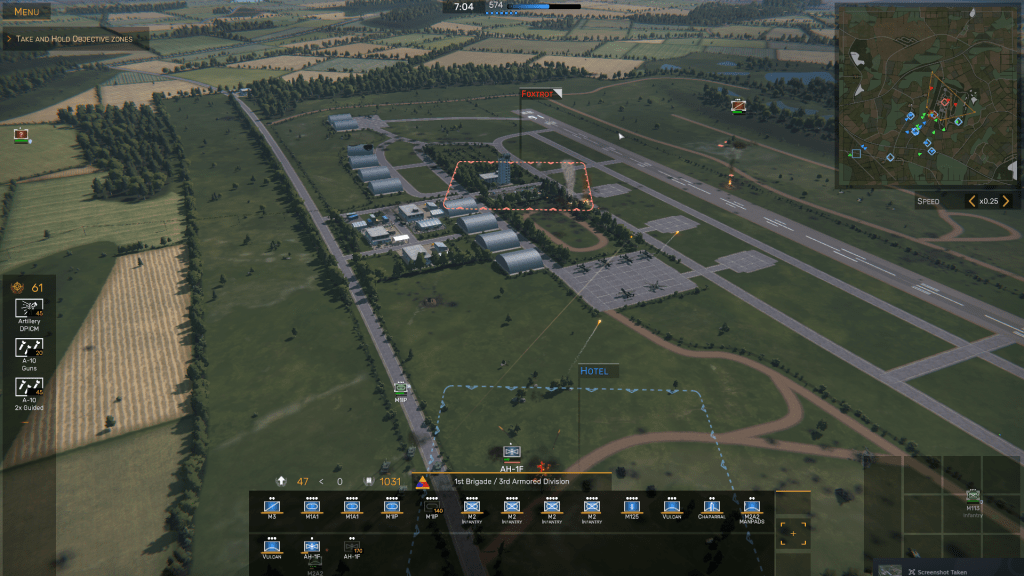The height and width of the screenshot is (576, 1024).
Task: Select the AH-1F card costing 170
Action: pos(352,550)
